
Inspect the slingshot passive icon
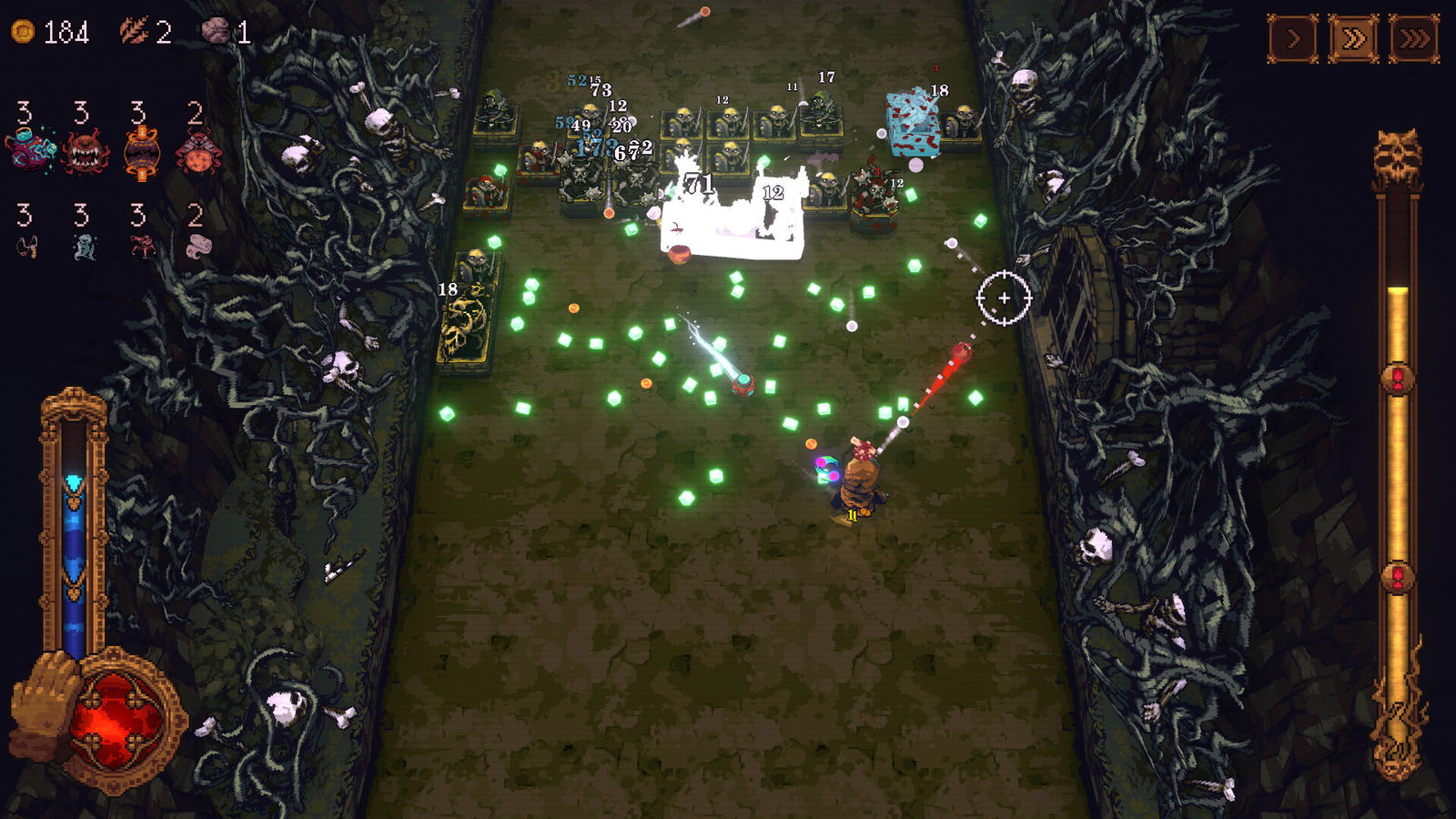(27, 246)
